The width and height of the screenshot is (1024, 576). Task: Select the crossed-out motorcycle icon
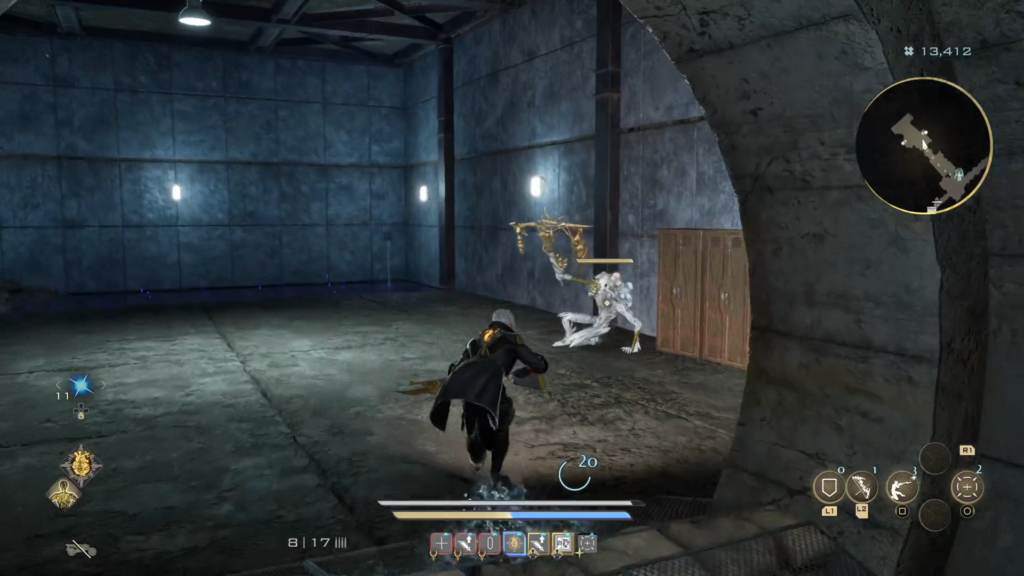[80, 548]
